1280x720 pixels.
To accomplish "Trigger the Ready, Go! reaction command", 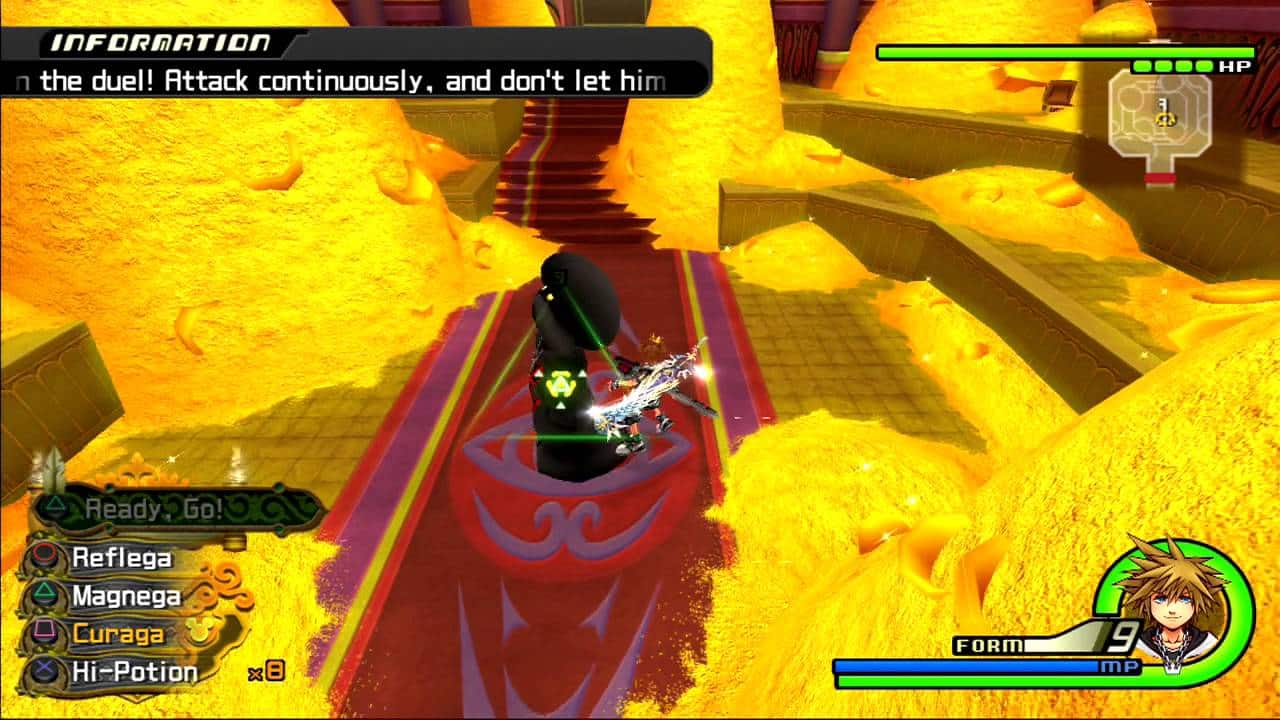I will tap(155, 509).
